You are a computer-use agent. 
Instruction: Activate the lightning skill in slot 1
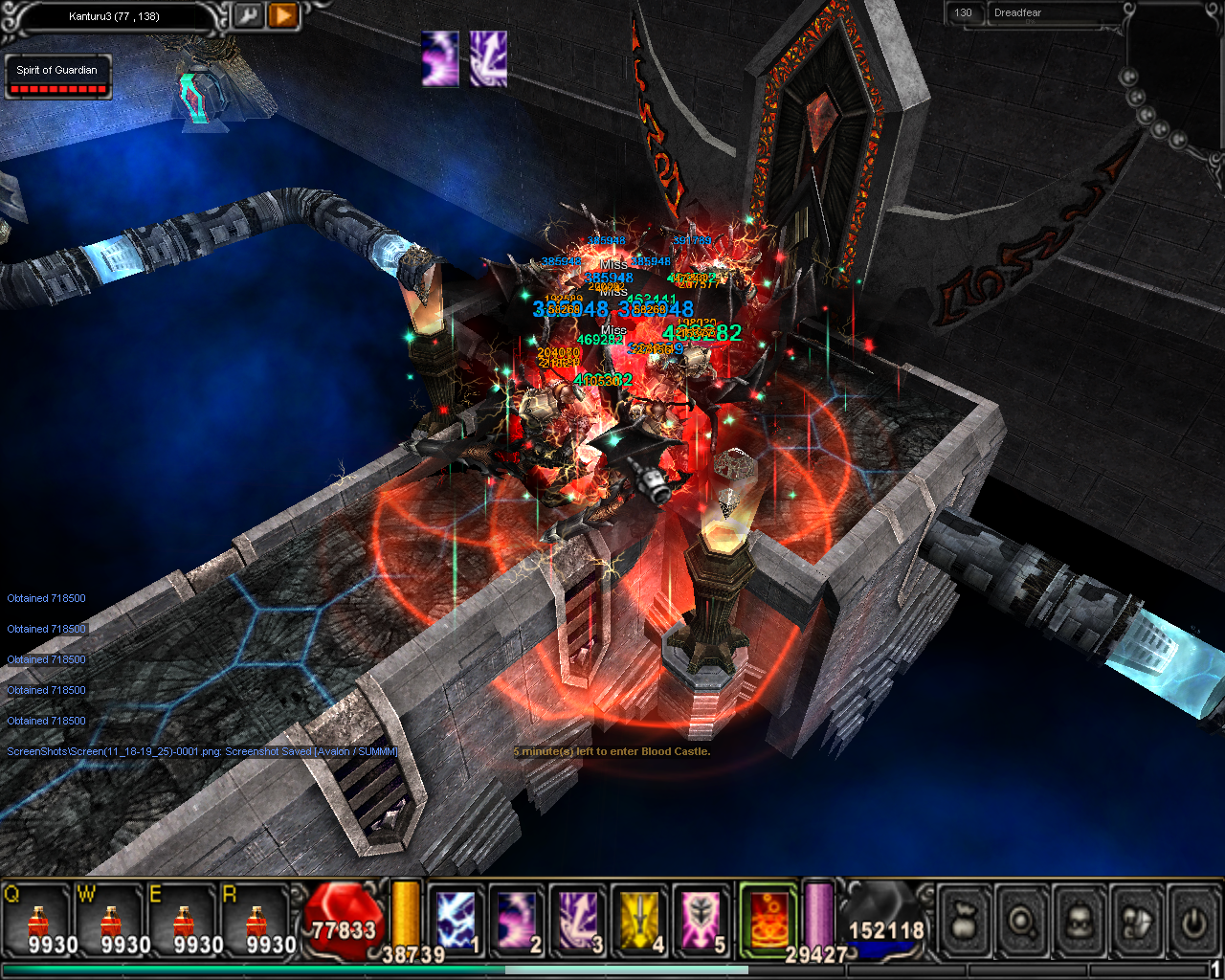pos(457,921)
